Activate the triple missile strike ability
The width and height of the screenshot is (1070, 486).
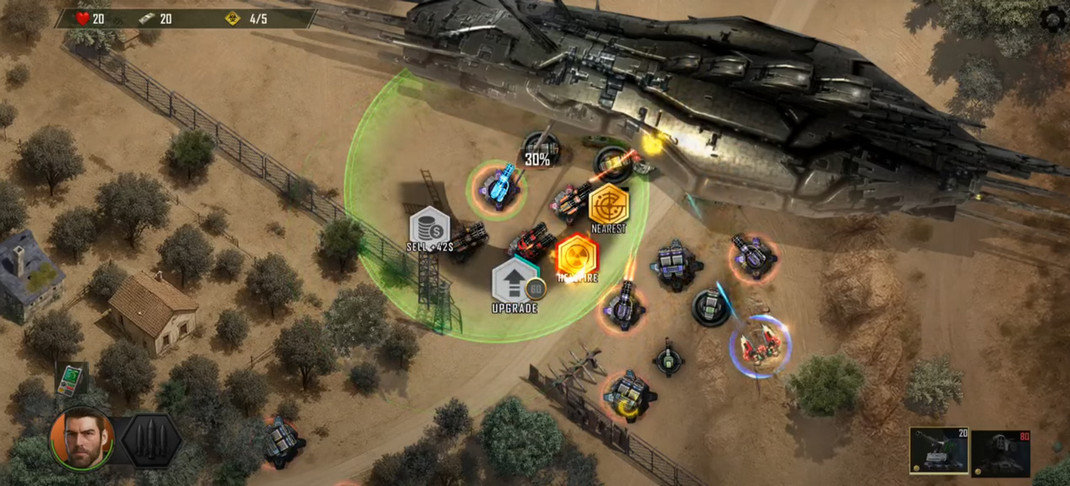click(x=151, y=440)
